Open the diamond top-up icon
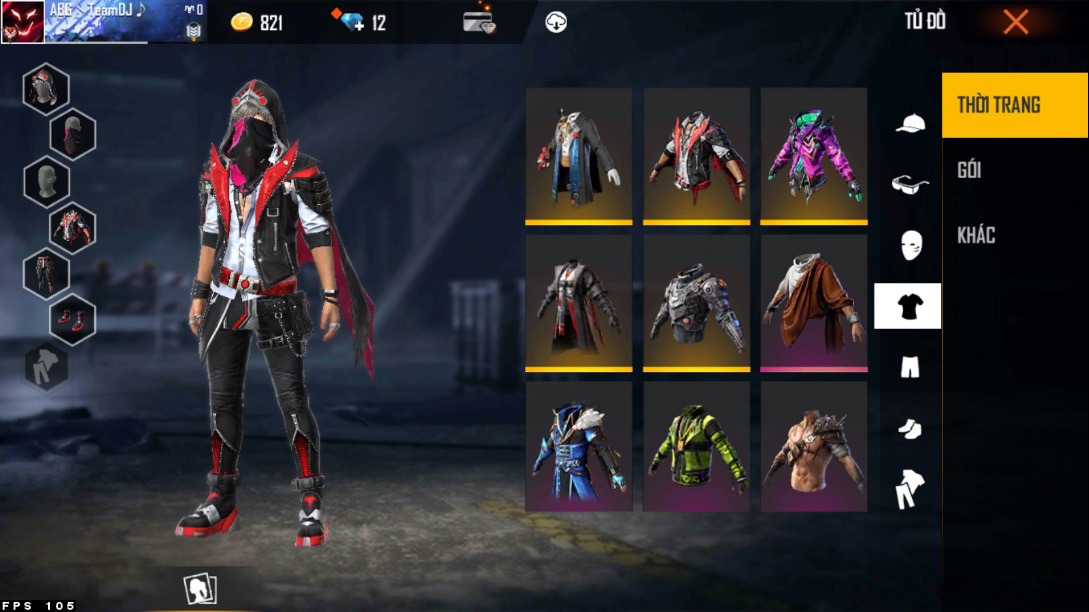 [353, 22]
